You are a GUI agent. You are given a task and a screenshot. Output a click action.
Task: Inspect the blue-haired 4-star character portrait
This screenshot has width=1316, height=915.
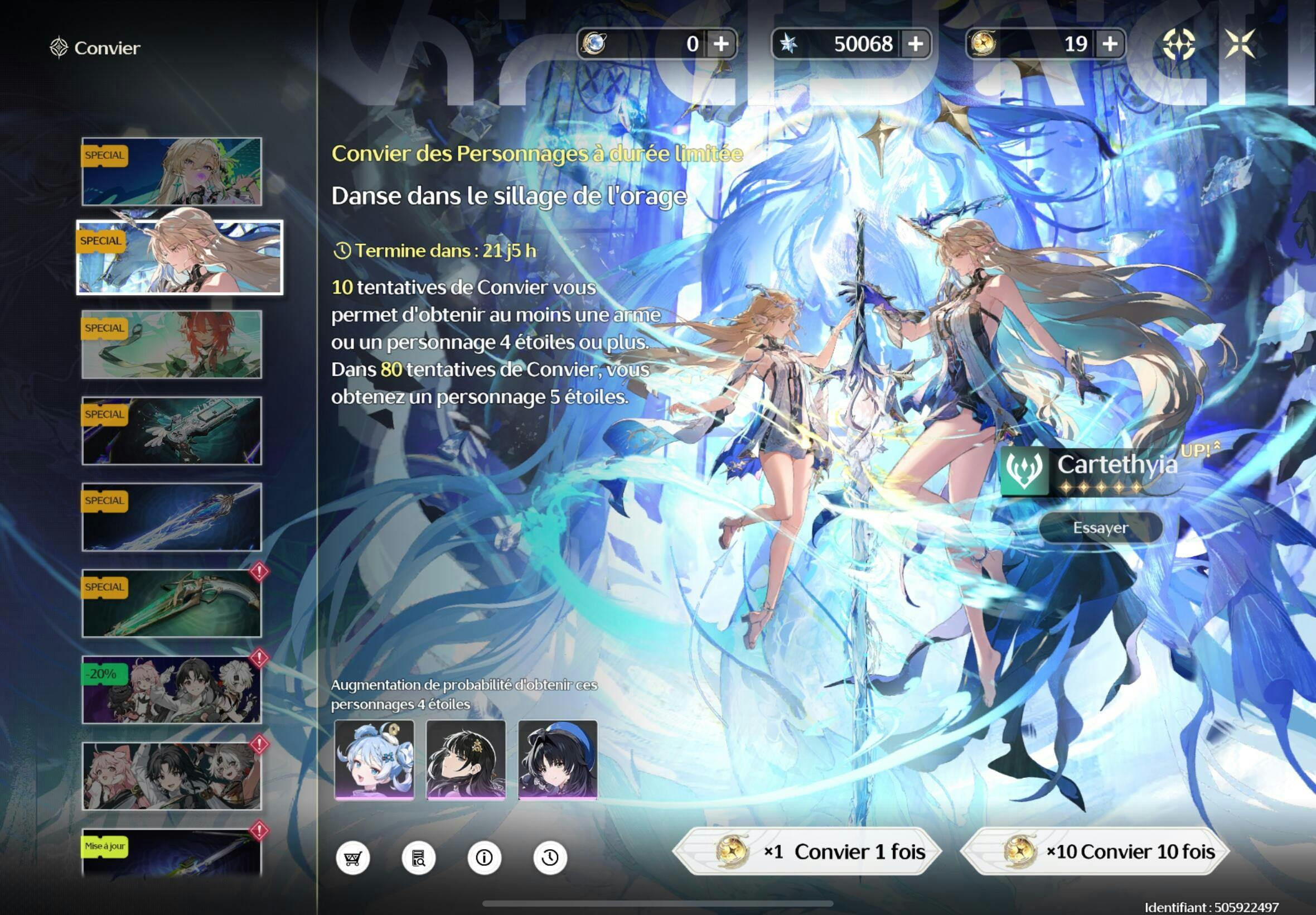[374, 760]
